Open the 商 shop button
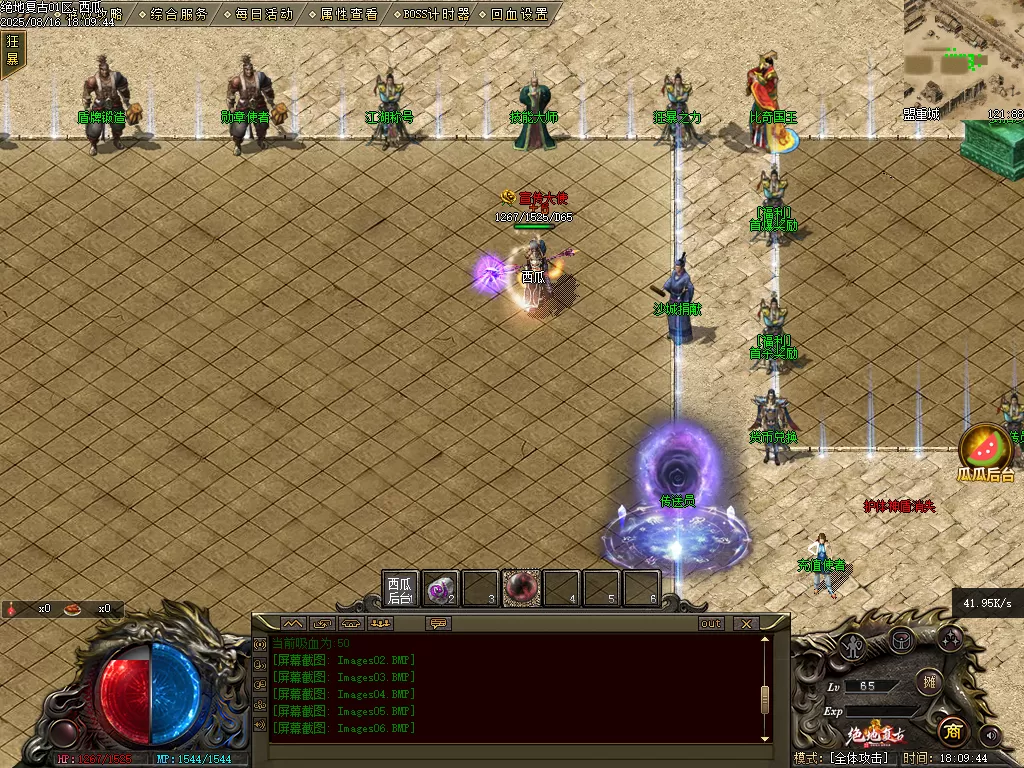This screenshot has width=1024, height=768. pyautogui.click(x=951, y=731)
